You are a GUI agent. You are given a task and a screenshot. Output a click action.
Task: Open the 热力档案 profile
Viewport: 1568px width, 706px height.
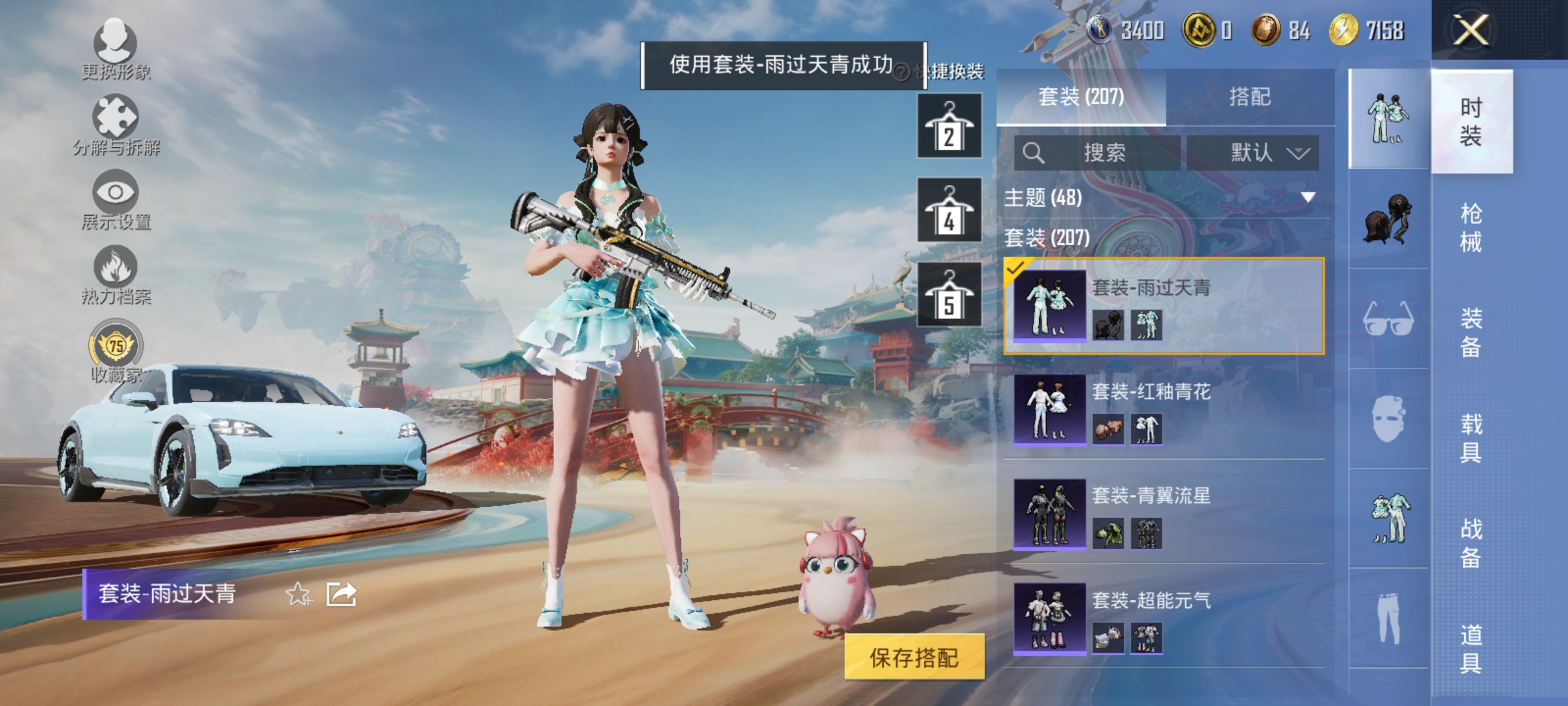tap(114, 275)
